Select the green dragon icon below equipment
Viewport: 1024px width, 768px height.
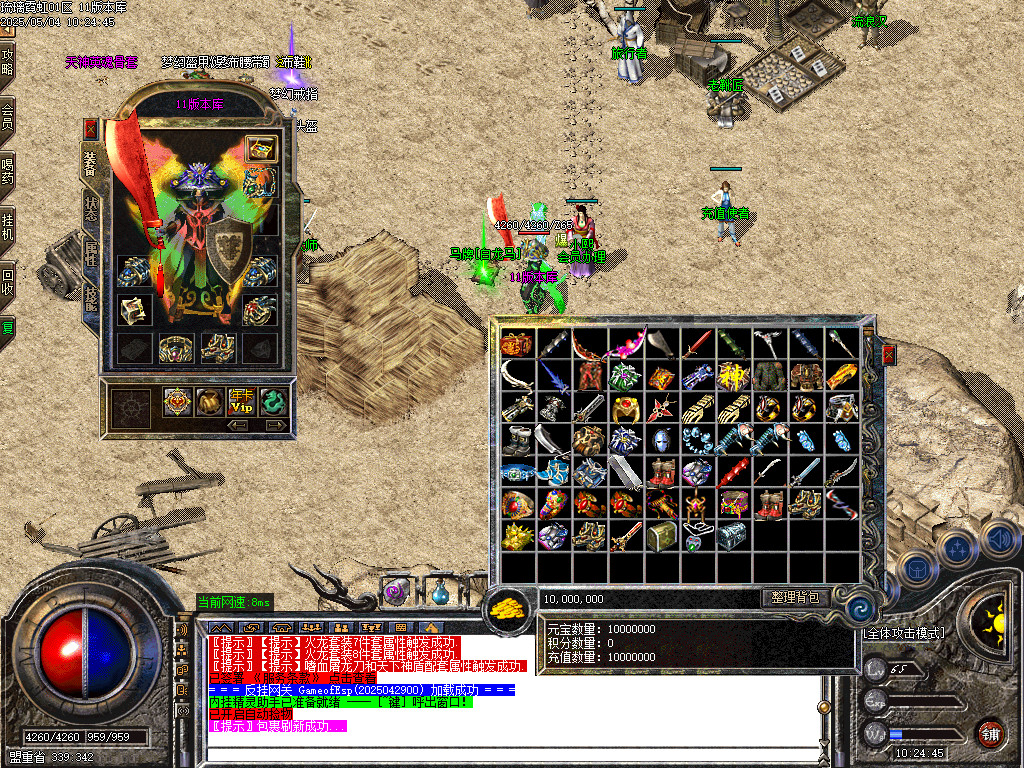272,402
